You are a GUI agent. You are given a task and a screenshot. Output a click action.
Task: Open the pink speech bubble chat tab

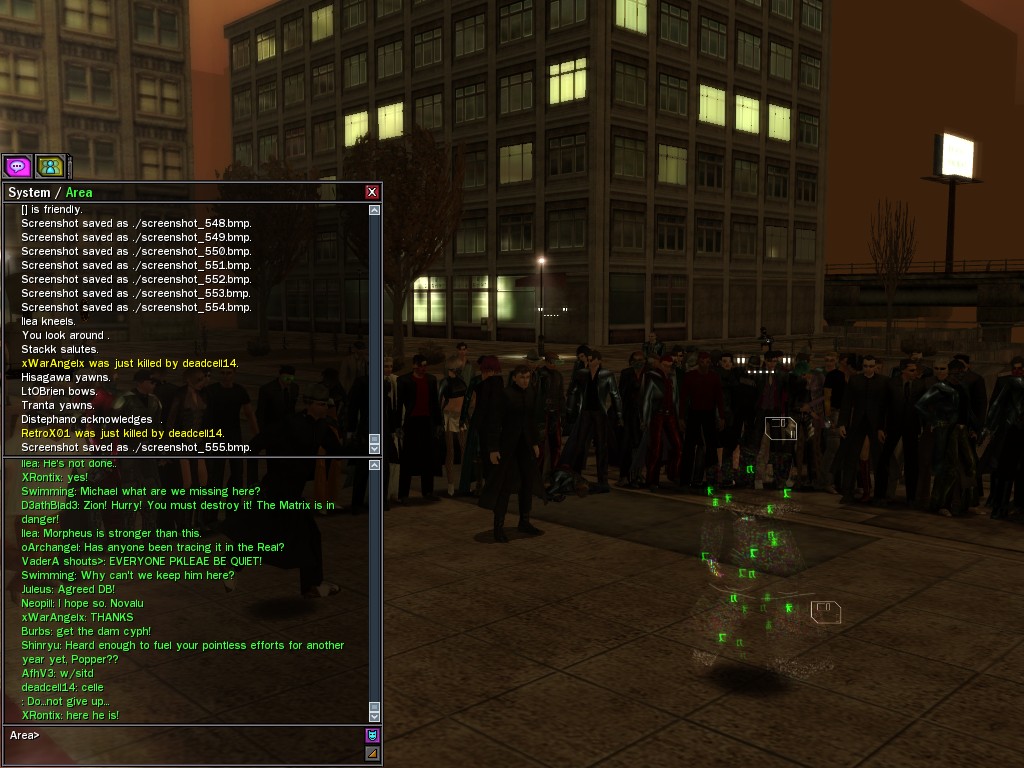point(17,166)
